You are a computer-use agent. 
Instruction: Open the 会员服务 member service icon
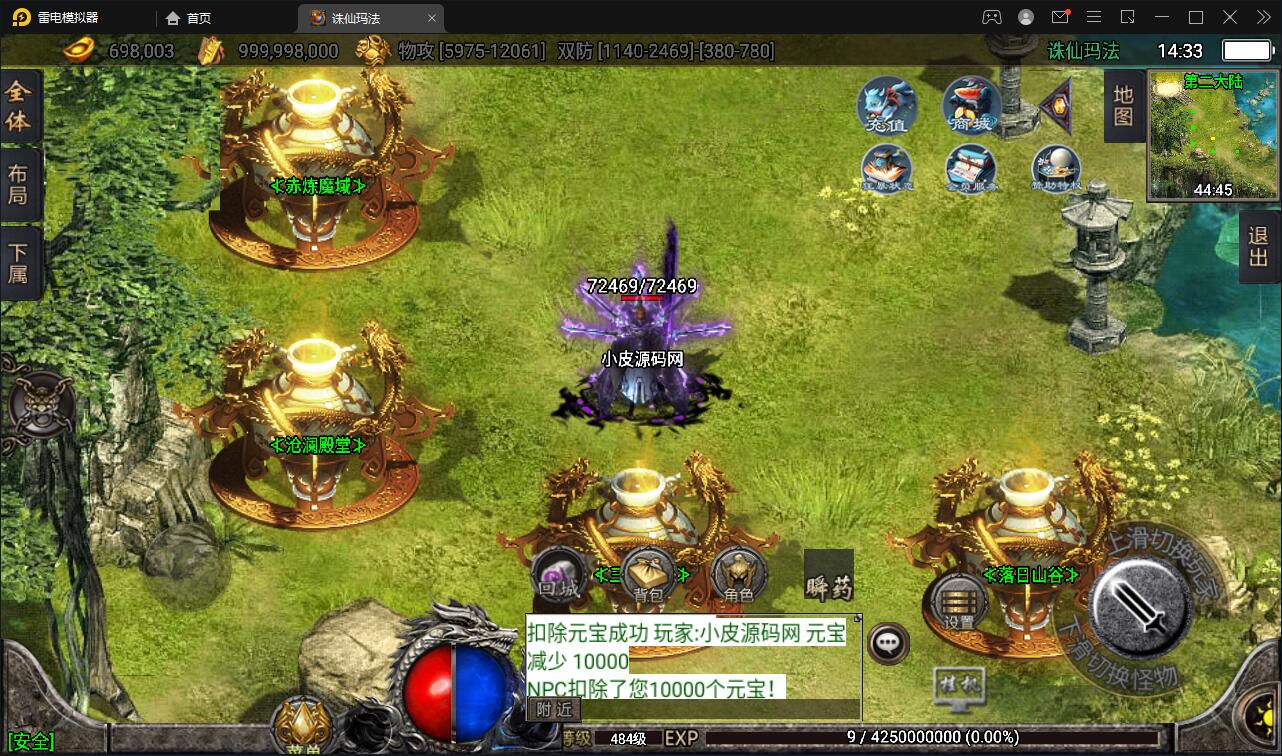[x=971, y=169]
